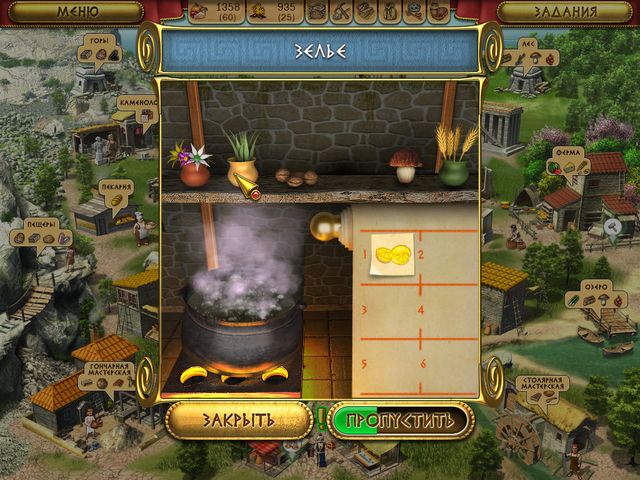Screen dimensions: 640x480
Task: Select the mushroom ingredient
Action: coord(405,166)
